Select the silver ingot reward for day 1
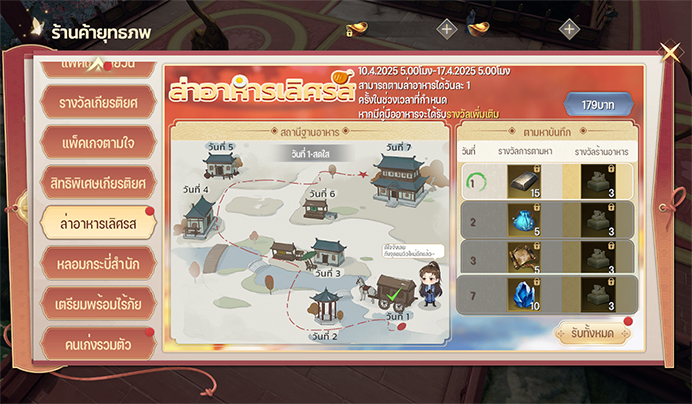The height and width of the screenshot is (404, 692). (524, 180)
